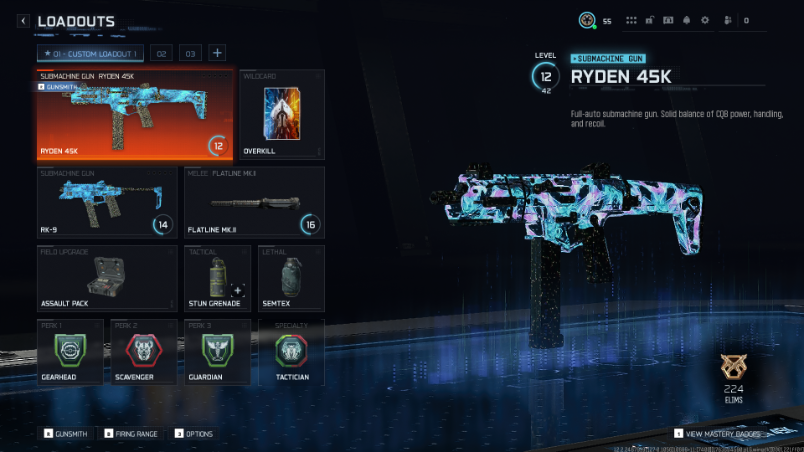Select the Ryden 45K primary weapon slot
Viewport: 804px width, 452px height.
[x=135, y=115]
